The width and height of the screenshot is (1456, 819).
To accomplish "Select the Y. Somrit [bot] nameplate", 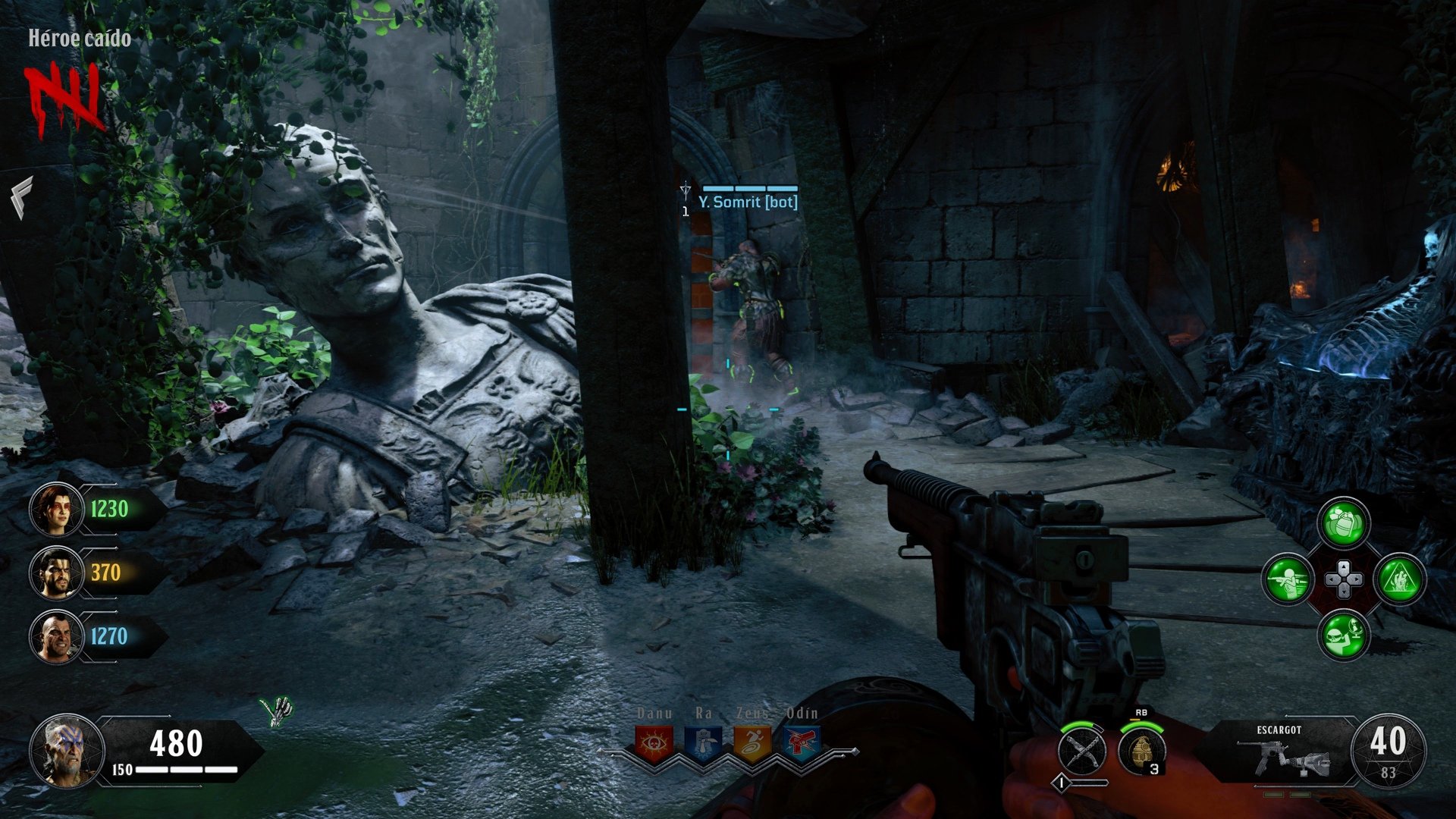I will click(x=749, y=202).
